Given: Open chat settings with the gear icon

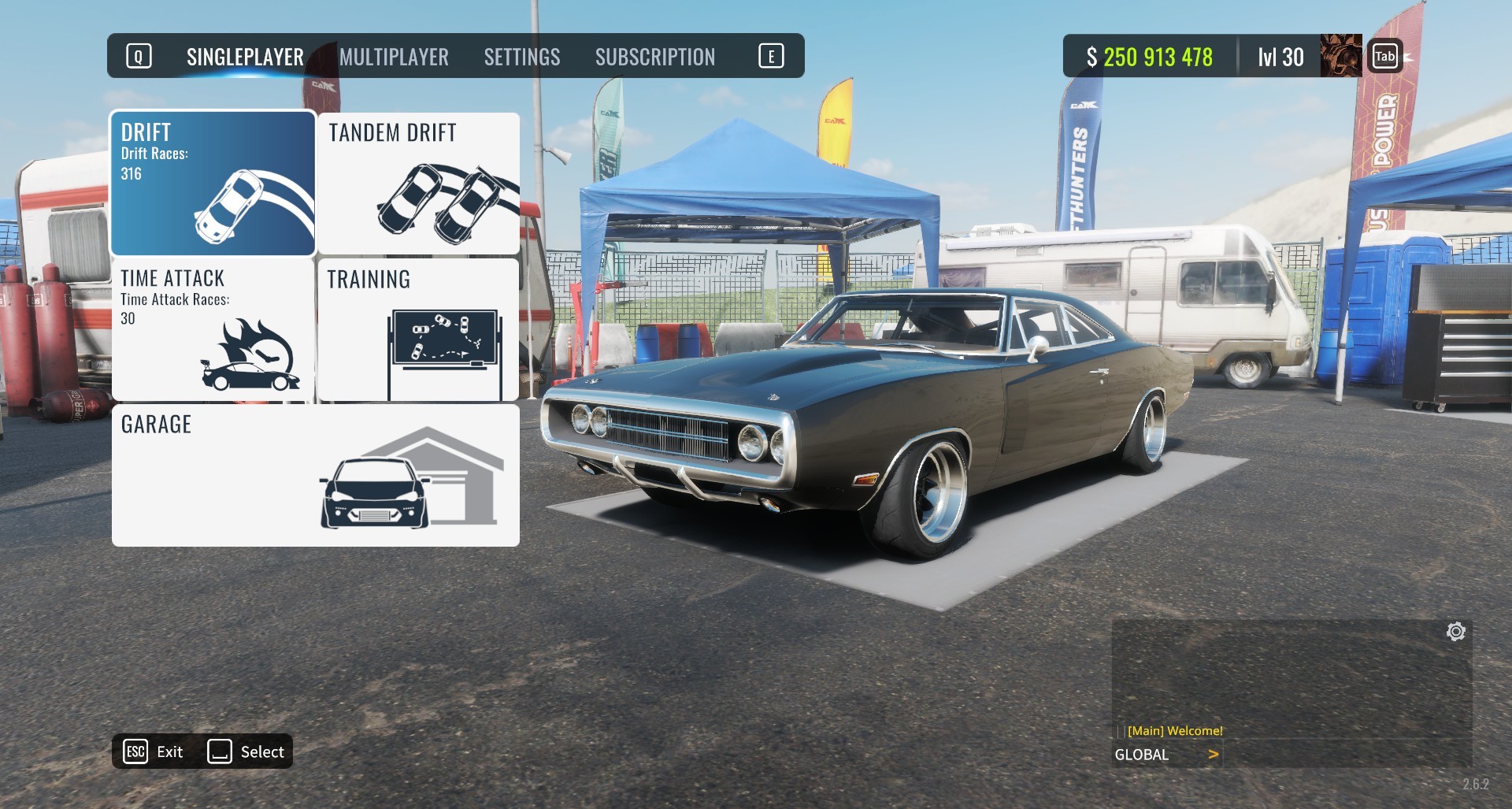Looking at the screenshot, I should (1457, 630).
